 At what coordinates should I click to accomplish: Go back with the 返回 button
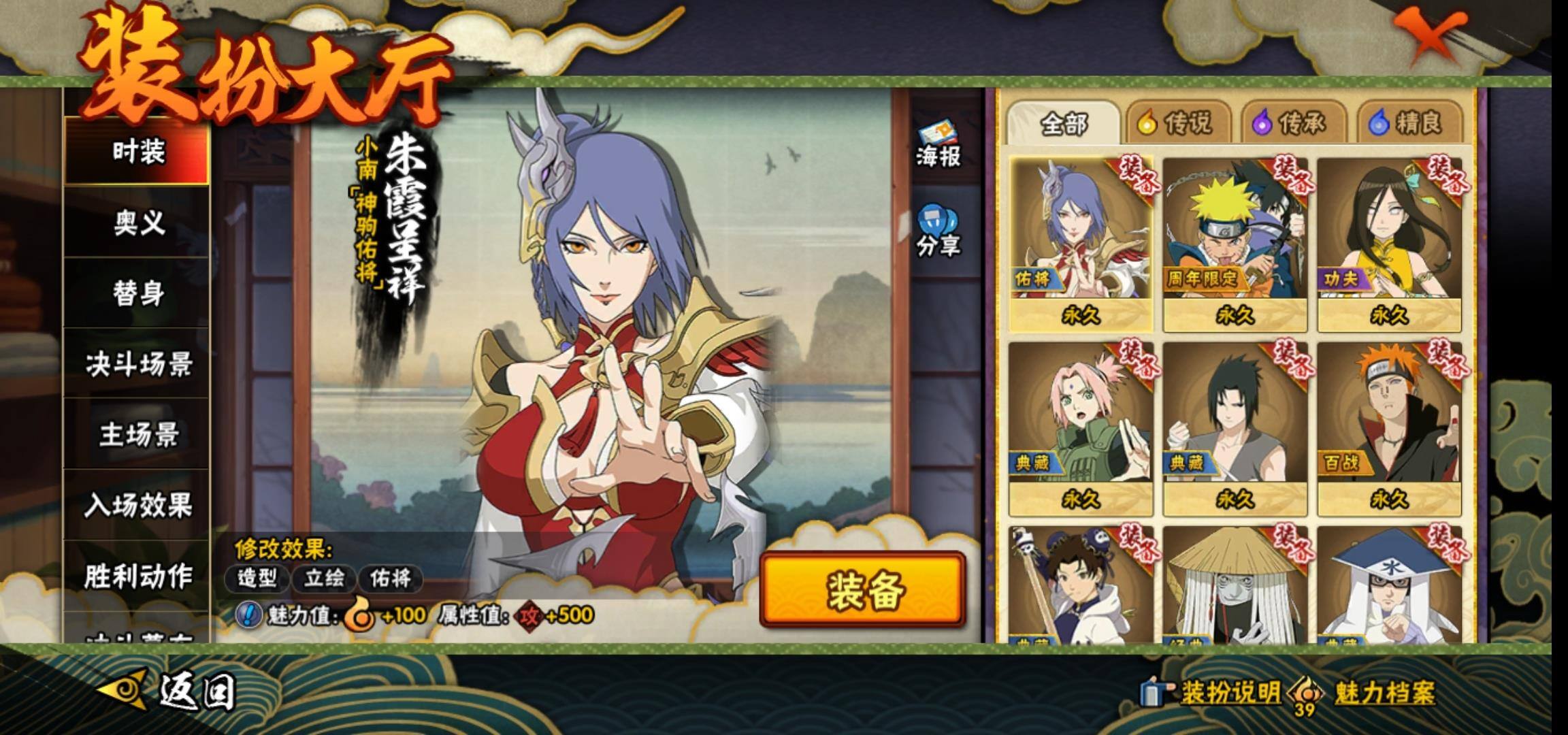[x=170, y=691]
